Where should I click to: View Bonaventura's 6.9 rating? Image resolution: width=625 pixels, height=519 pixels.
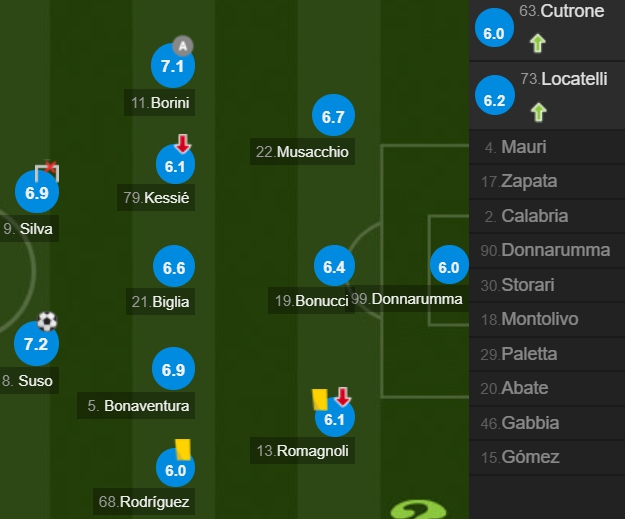(x=173, y=370)
